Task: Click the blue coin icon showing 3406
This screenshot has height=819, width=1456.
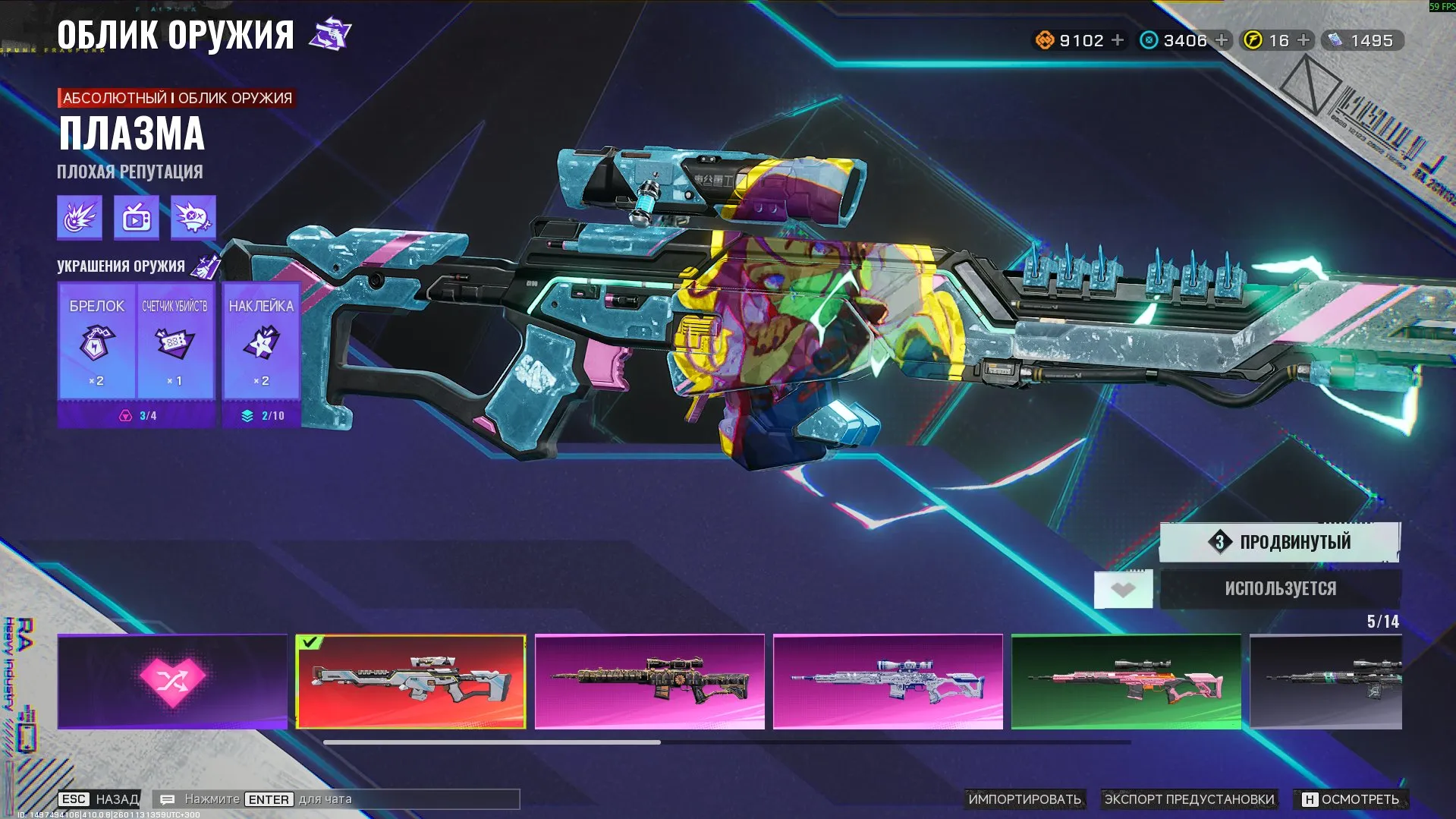Action: click(1147, 39)
